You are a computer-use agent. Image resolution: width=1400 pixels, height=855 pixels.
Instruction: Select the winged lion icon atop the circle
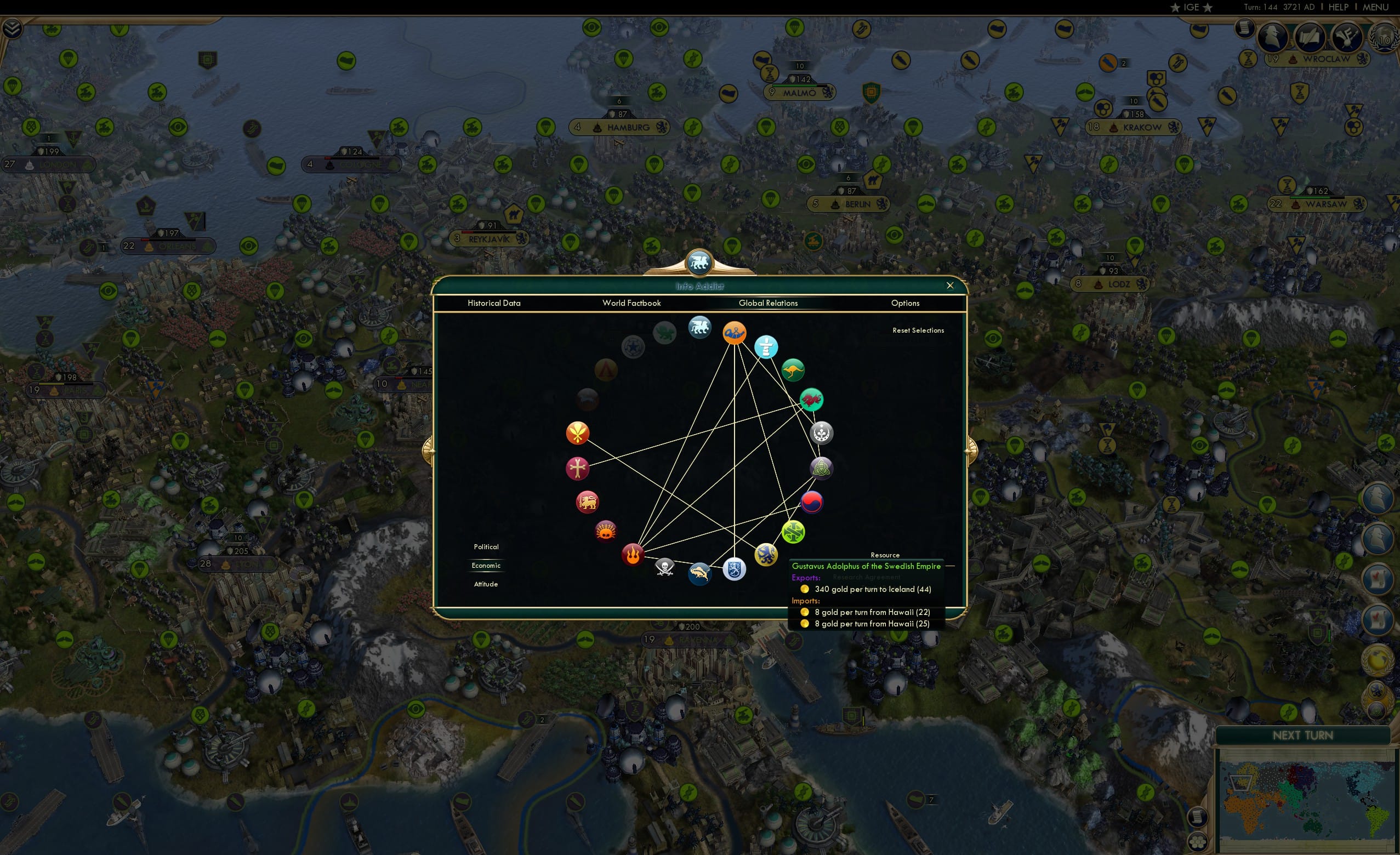pyautogui.click(x=699, y=328)
